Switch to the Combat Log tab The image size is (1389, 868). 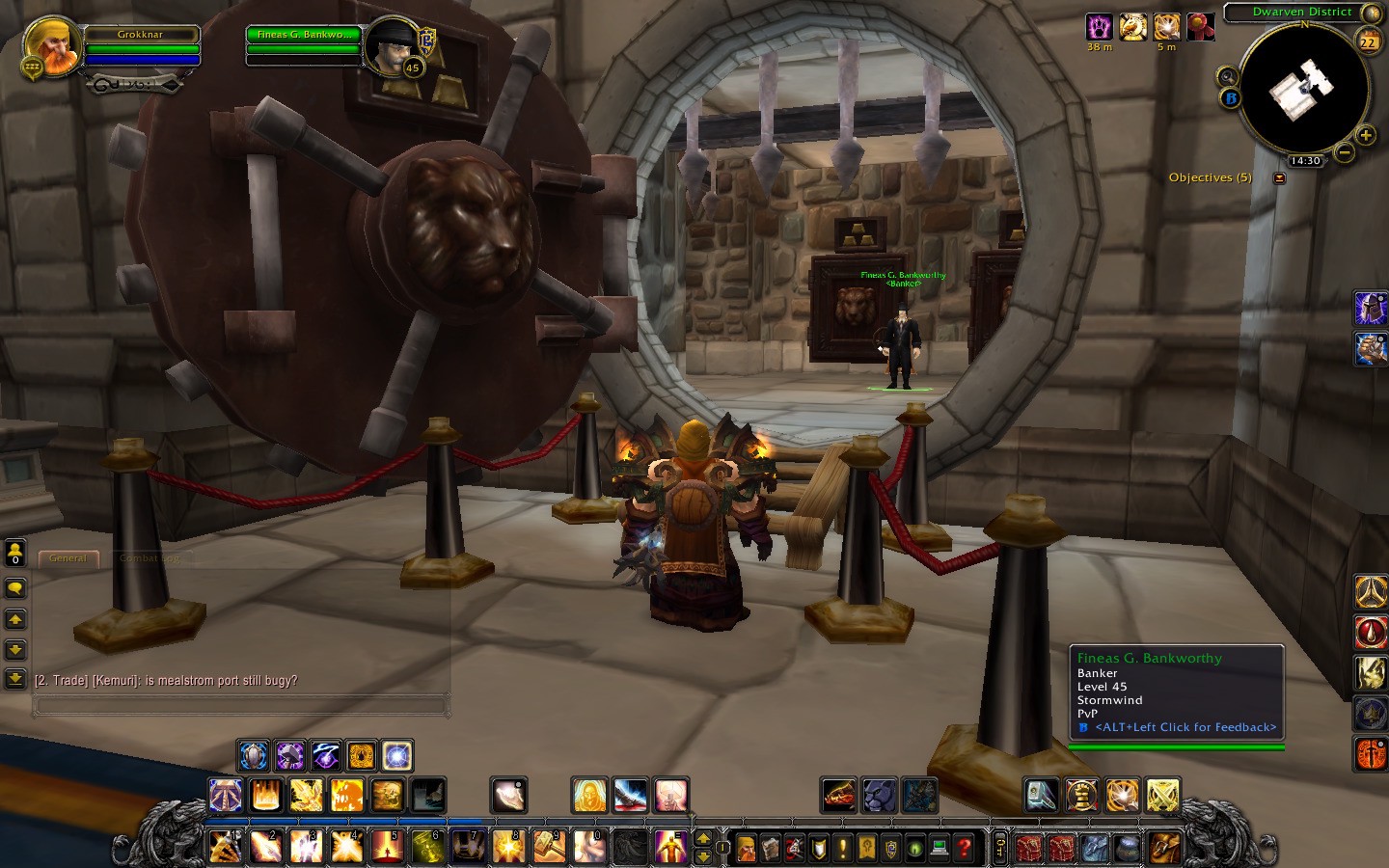150,558
